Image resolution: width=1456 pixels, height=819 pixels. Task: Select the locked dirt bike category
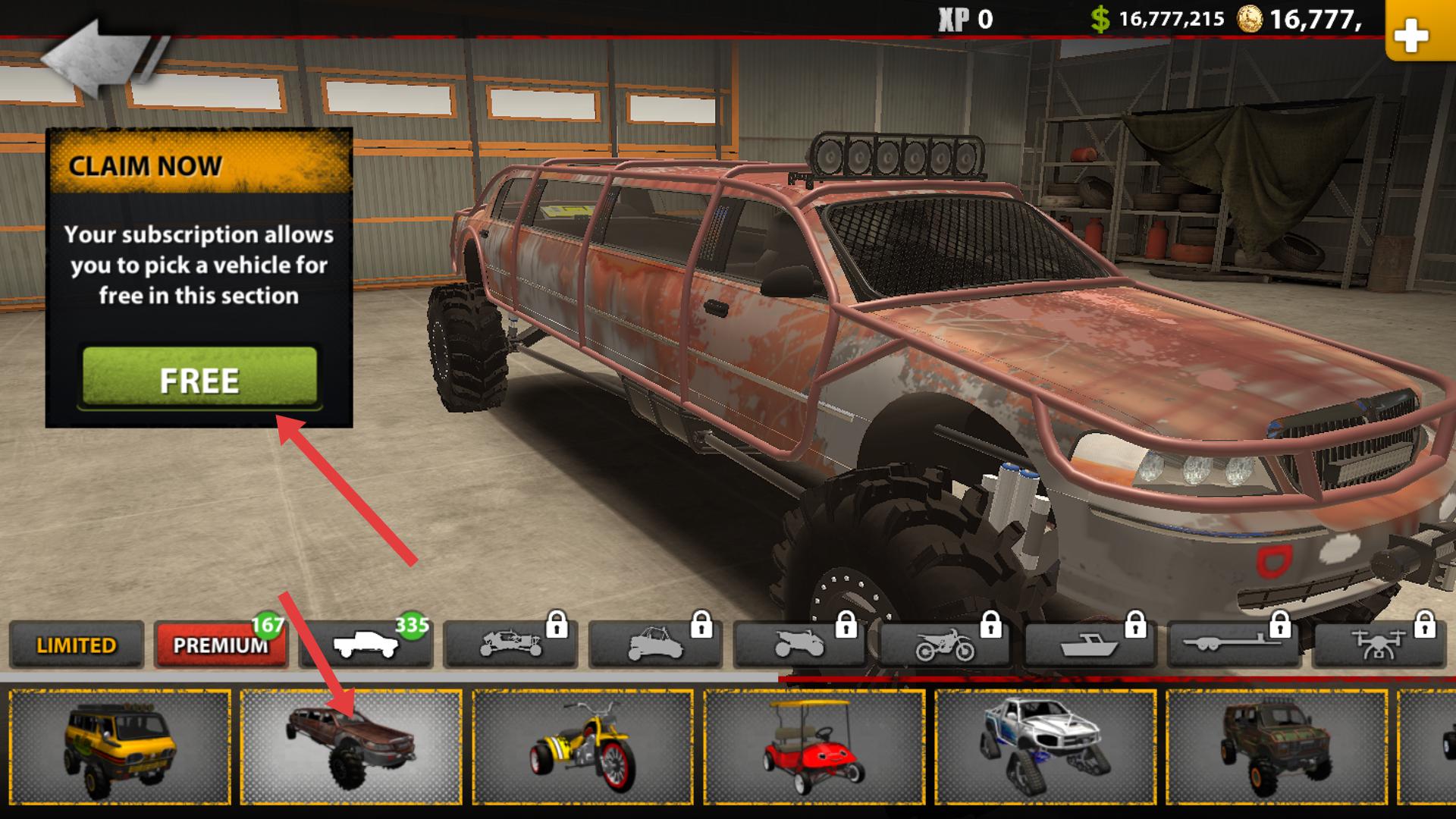pyautogui.click(x=945, y=645)
